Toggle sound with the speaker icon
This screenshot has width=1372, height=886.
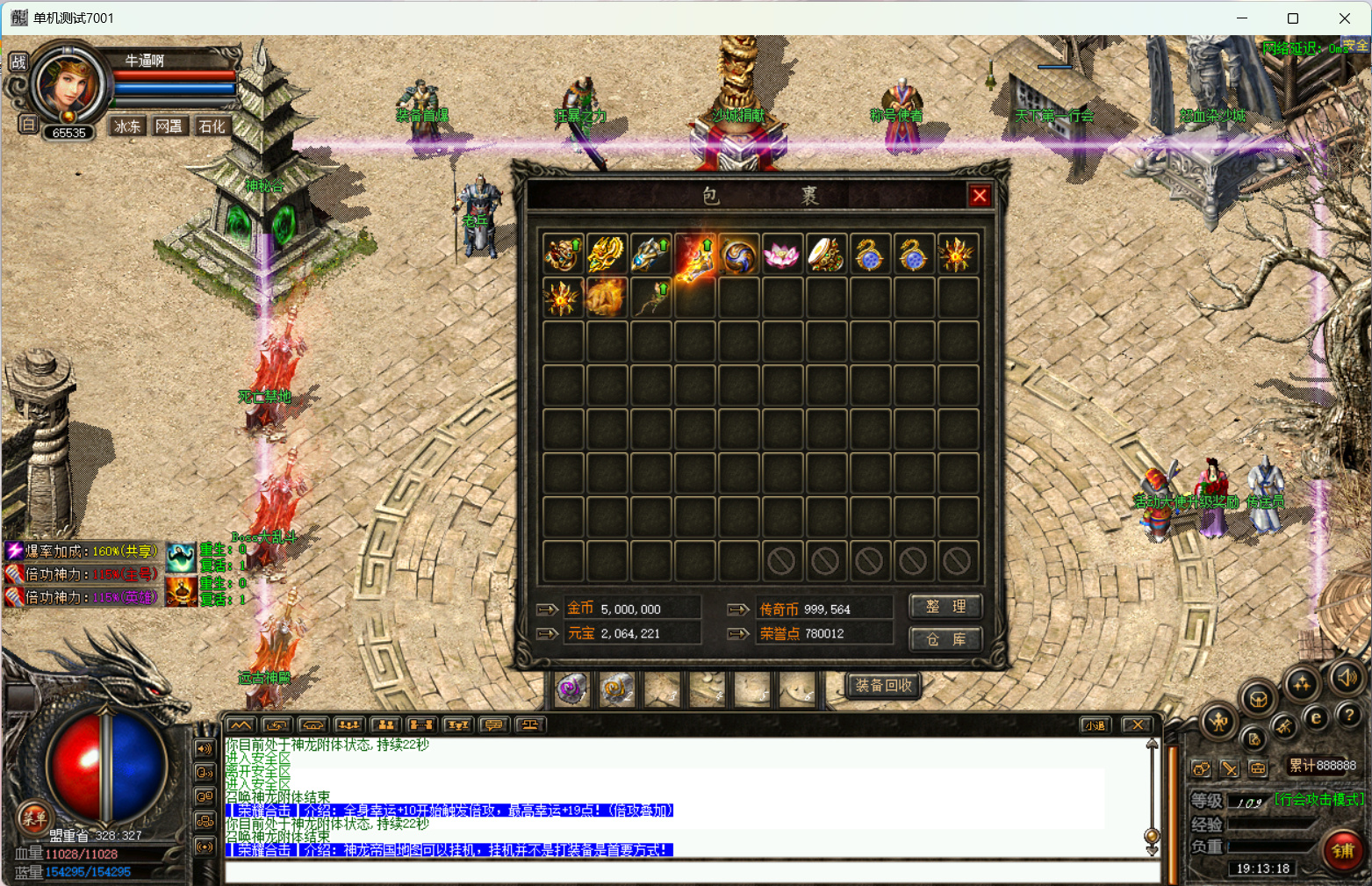click(1347, 677)
